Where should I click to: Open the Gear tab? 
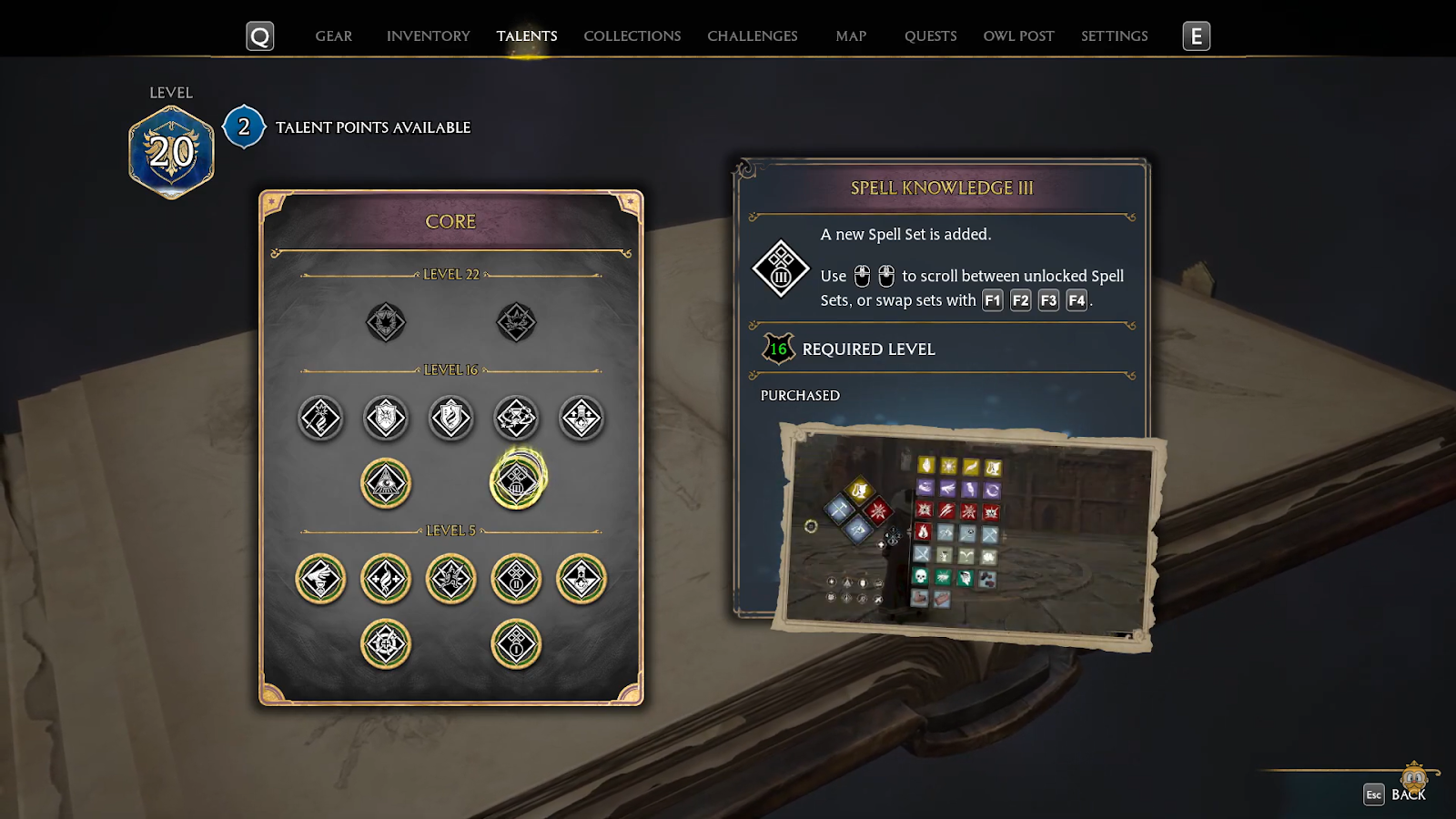tap(333, 36)
